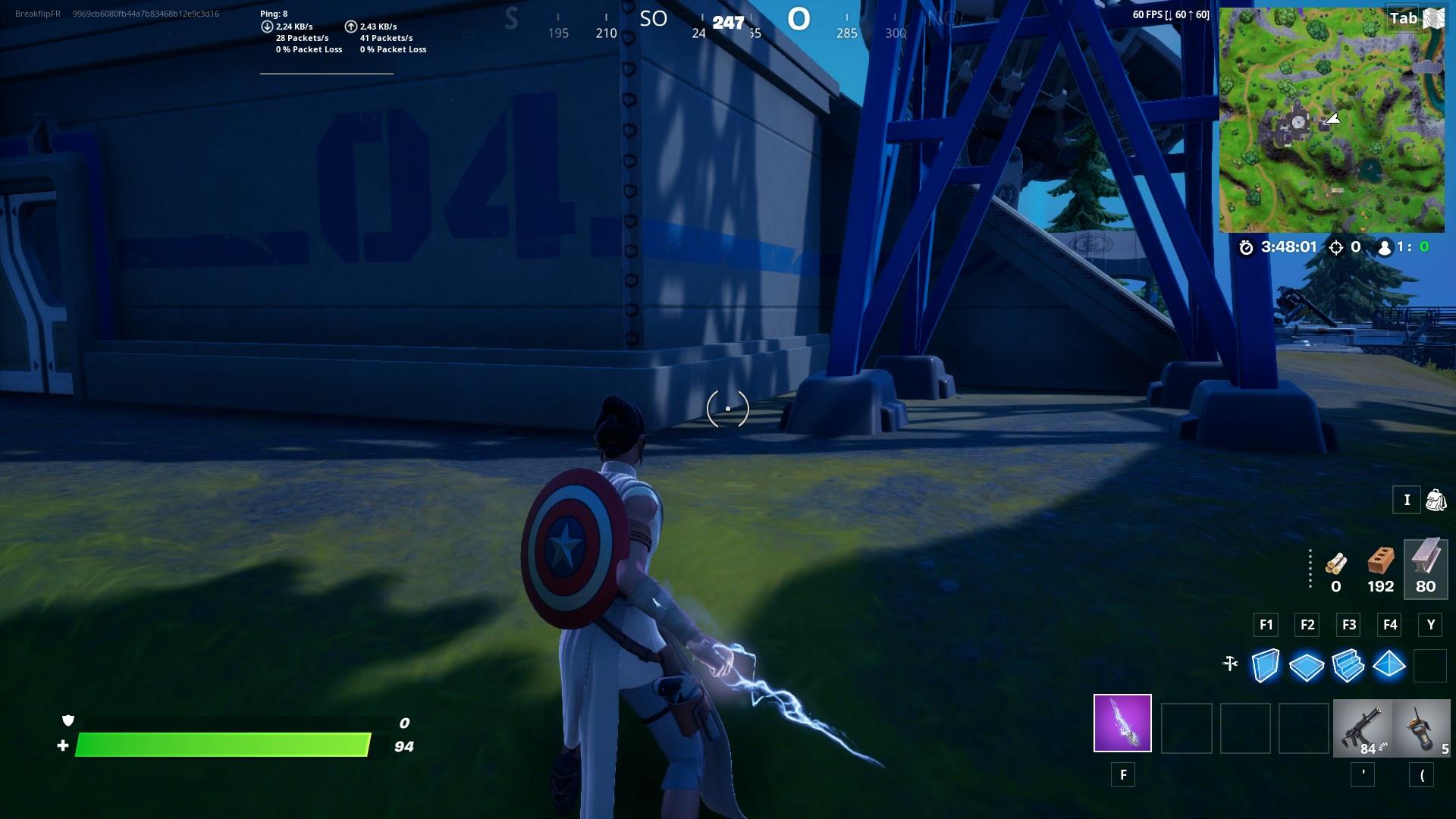
Task: Open the full map via Tab label
Action: point(1403,19)
